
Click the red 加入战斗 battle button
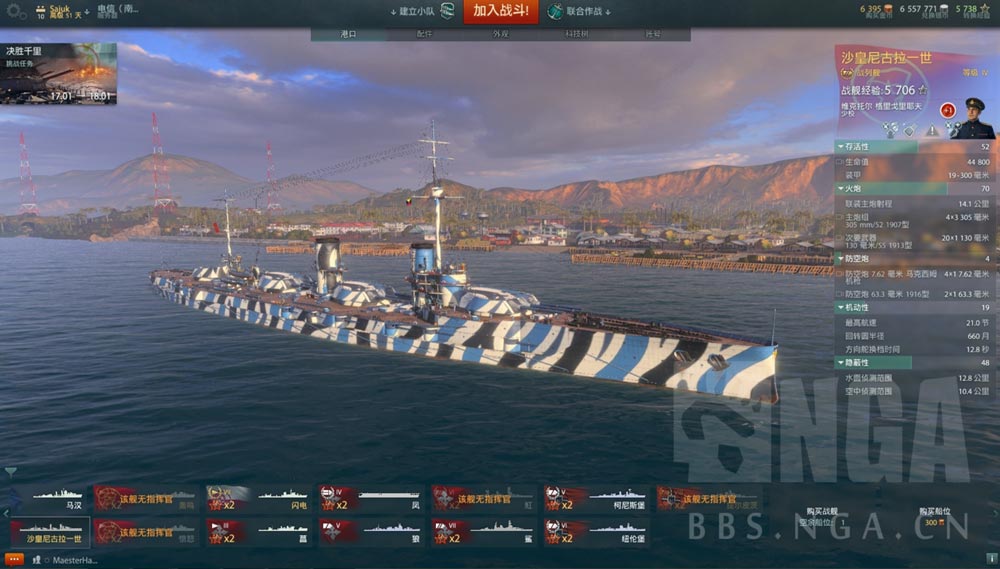pyautogui.click(x=500, y=11)
